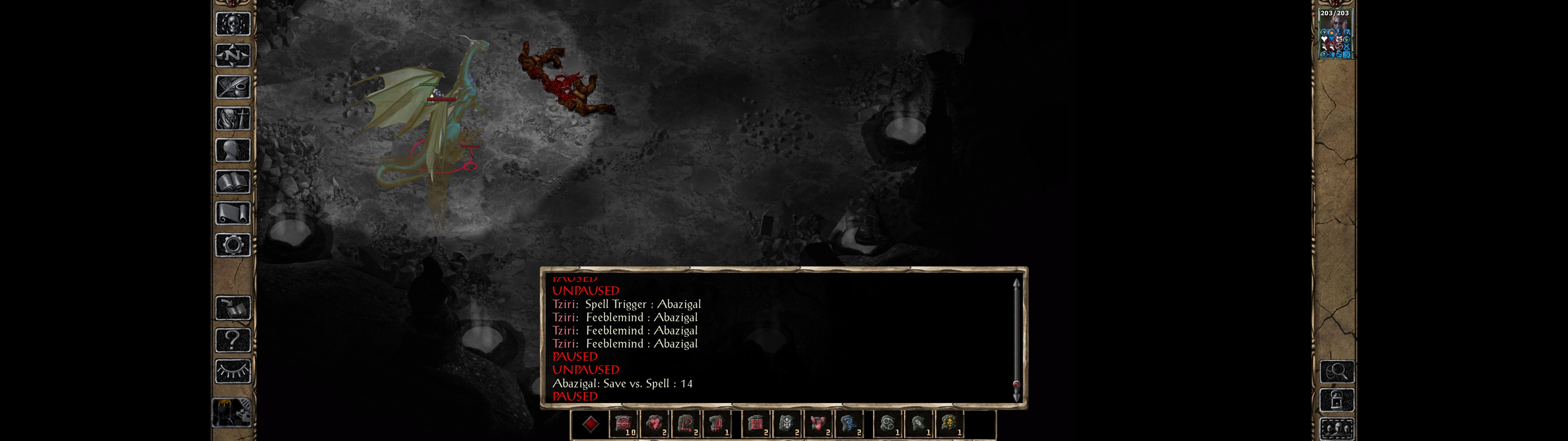Click the skull return-to-game button
The height and width of the screenshot is (441, 1568).
pos(232,24)
